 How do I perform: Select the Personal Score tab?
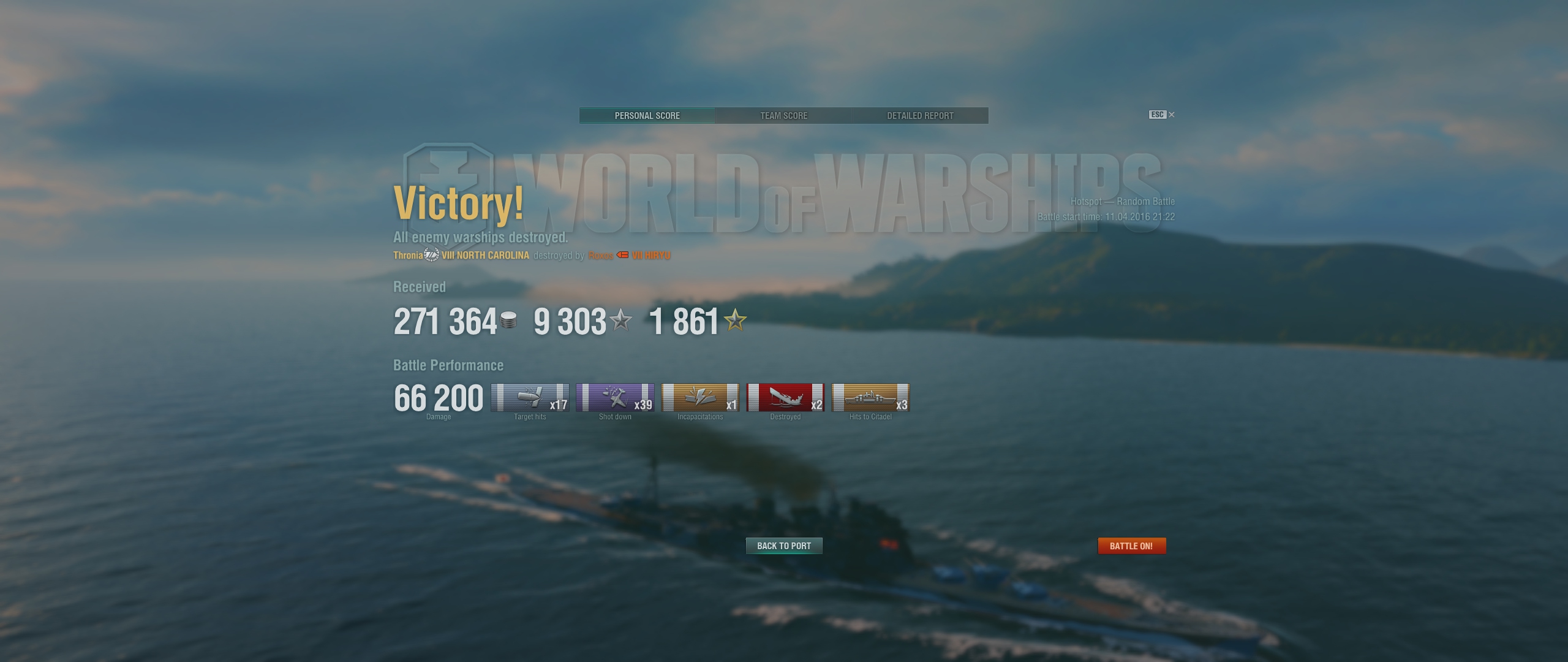(x=647, y=115)
